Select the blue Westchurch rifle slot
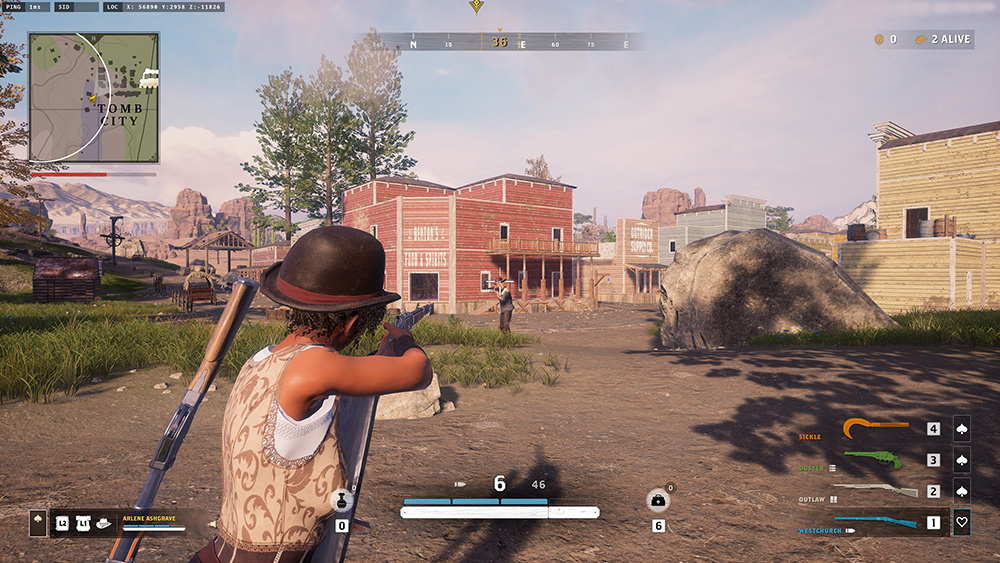Screen dimensions: 1000x563 coord(876,522)
